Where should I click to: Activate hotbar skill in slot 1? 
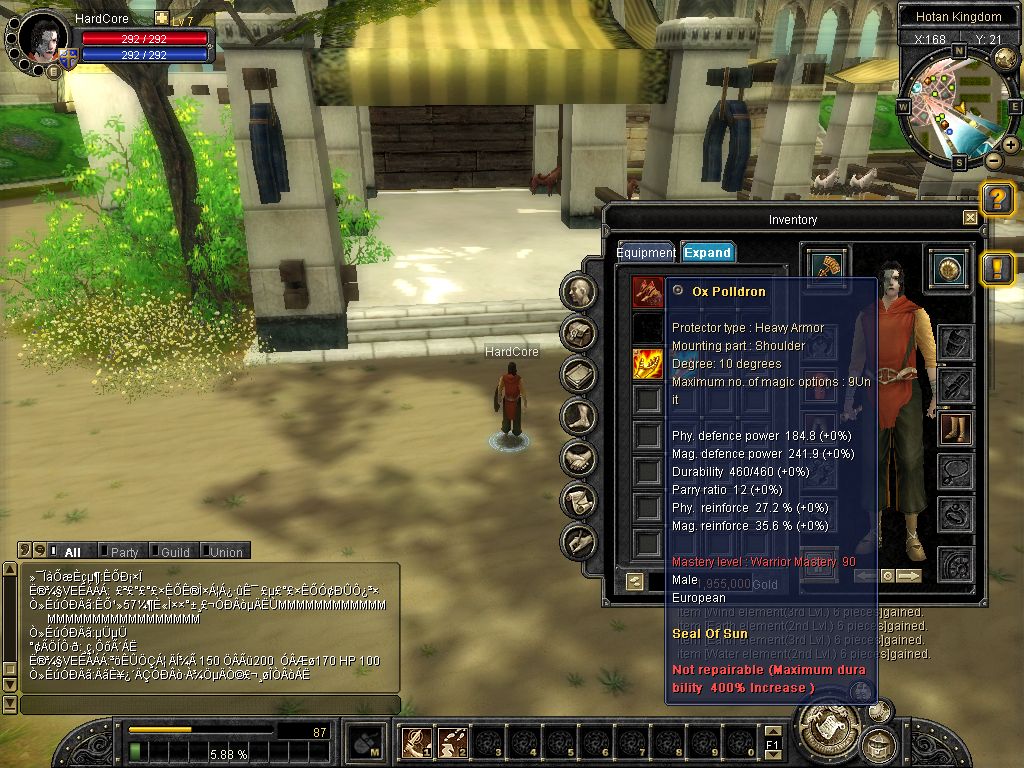click(416, 743)
